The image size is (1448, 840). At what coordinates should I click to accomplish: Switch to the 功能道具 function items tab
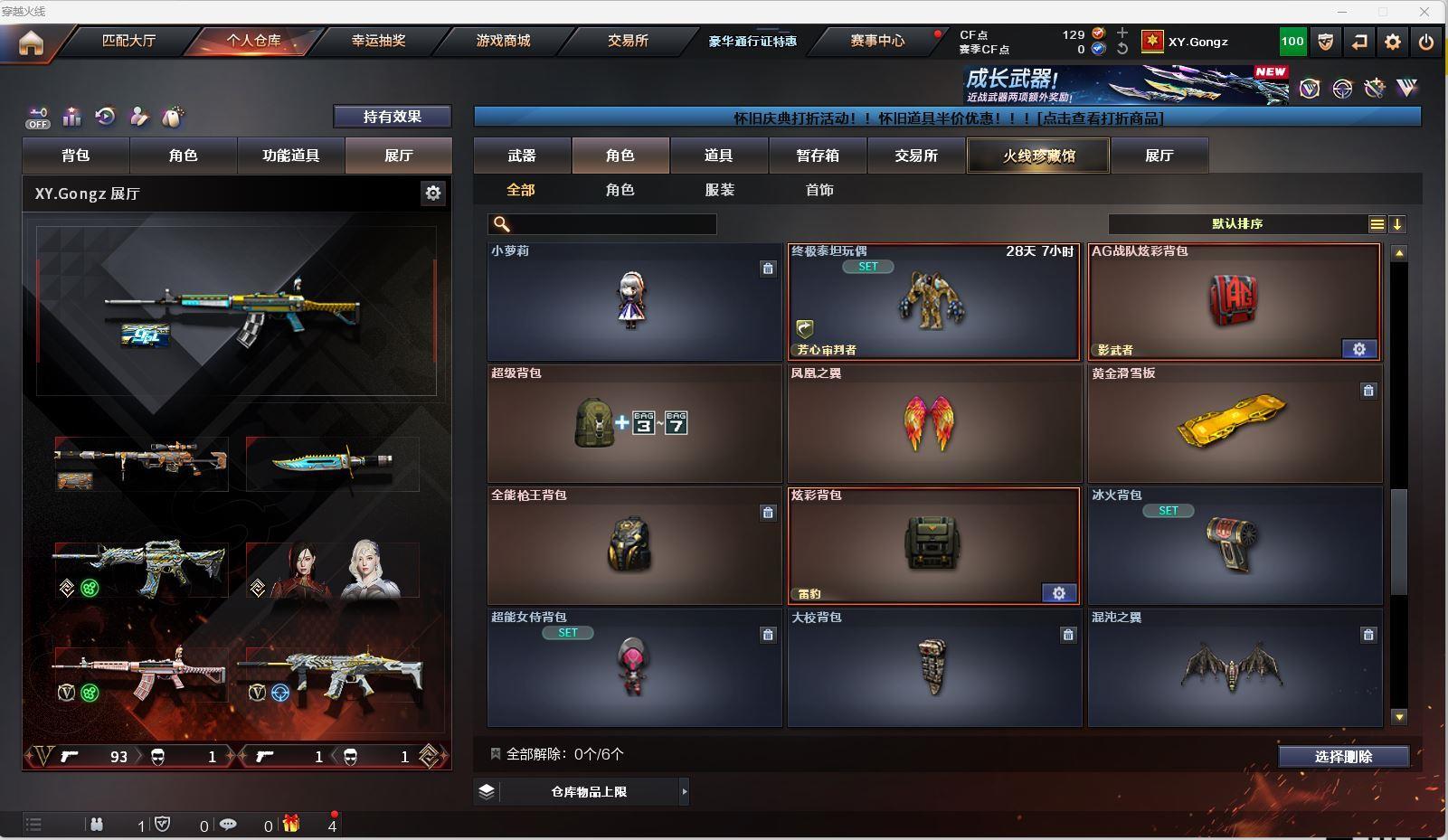tap(290, 156)
